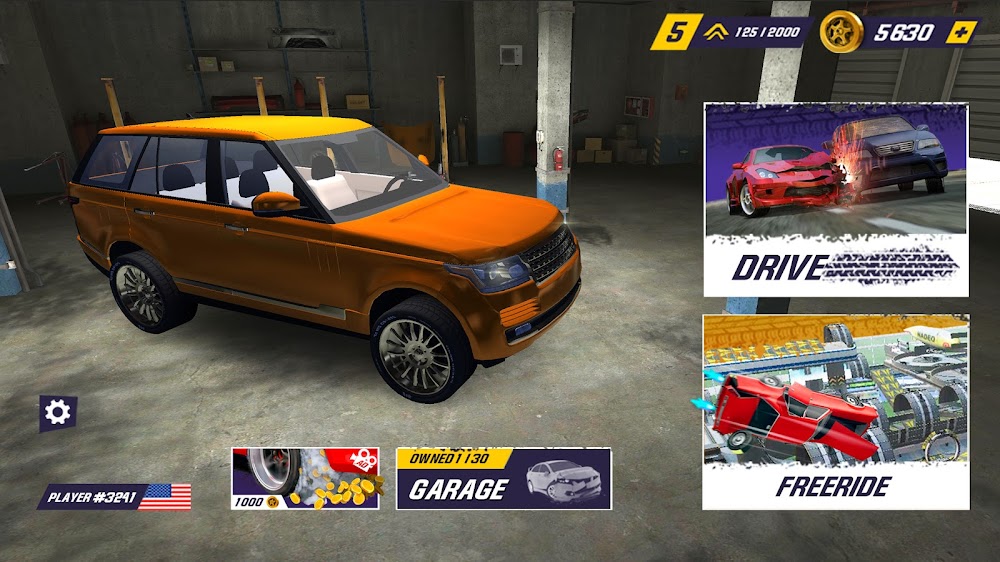The image size is (1000, 562).
Task: Open the Garage menu
Action: [x=503, y=479]
